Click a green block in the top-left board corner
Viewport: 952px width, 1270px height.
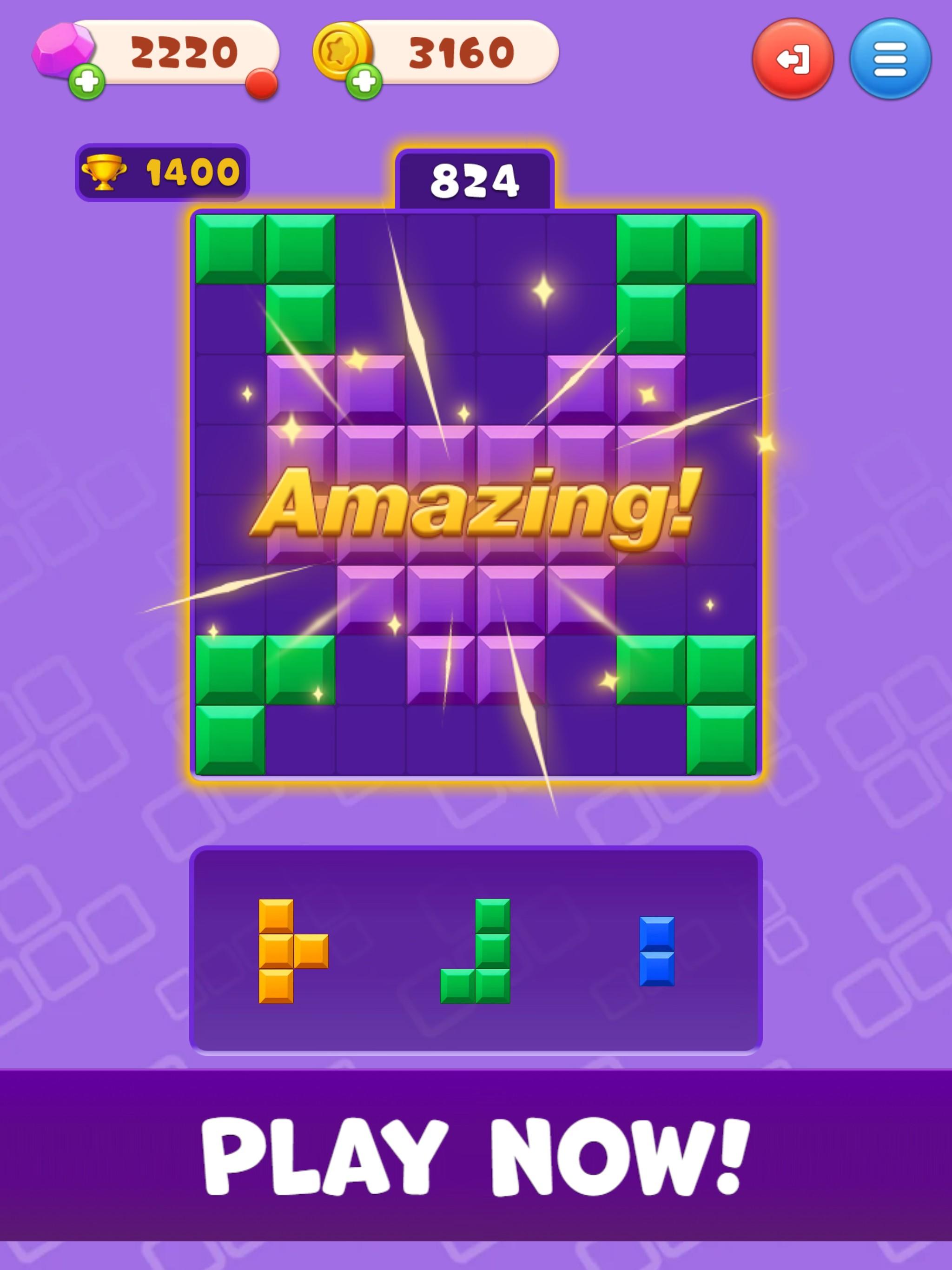230,247
